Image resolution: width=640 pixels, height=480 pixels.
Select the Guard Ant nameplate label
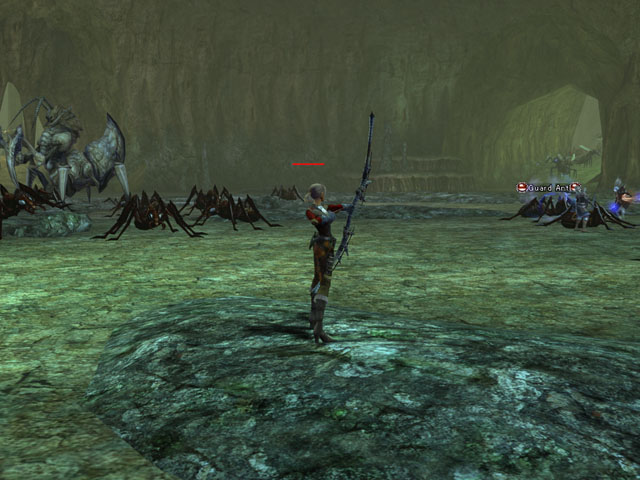pyautogui.click(x=548, y=187)
